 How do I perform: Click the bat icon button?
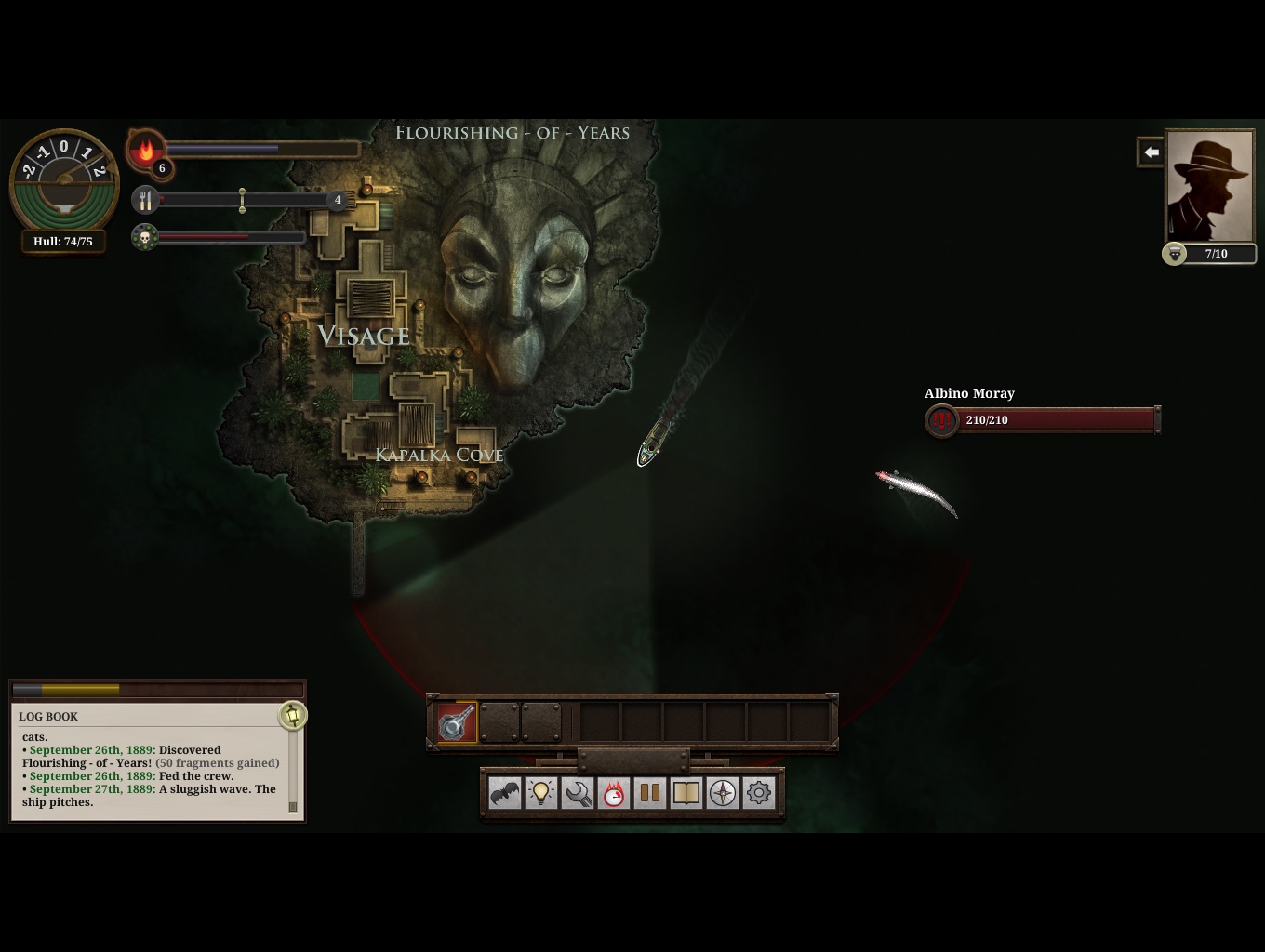click(x=505, y=793)
